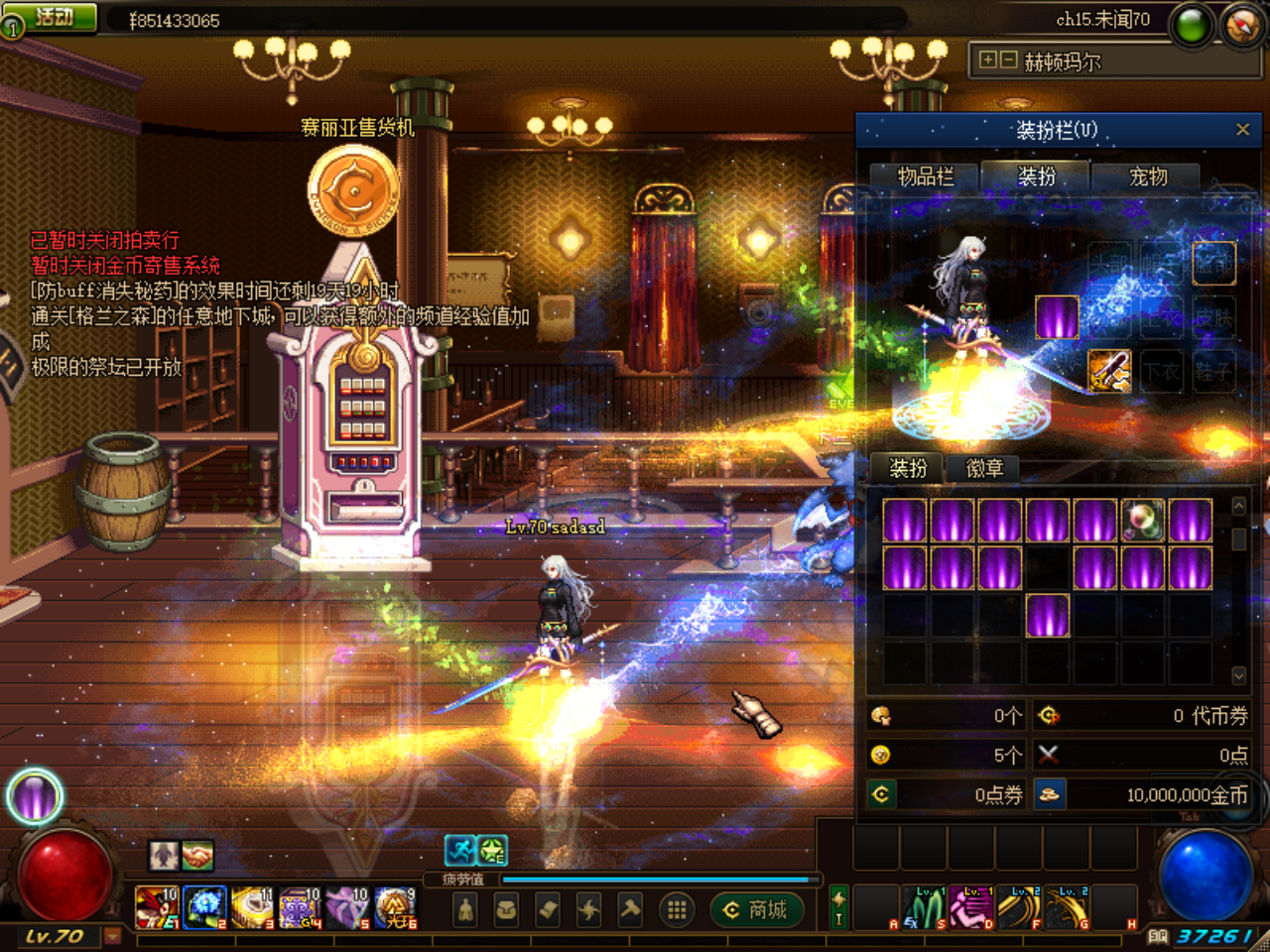Screen dimensions: 1270x952
Task: Click the pink Lv.1 skill on the D slot
Action: [x=972, y=906]
